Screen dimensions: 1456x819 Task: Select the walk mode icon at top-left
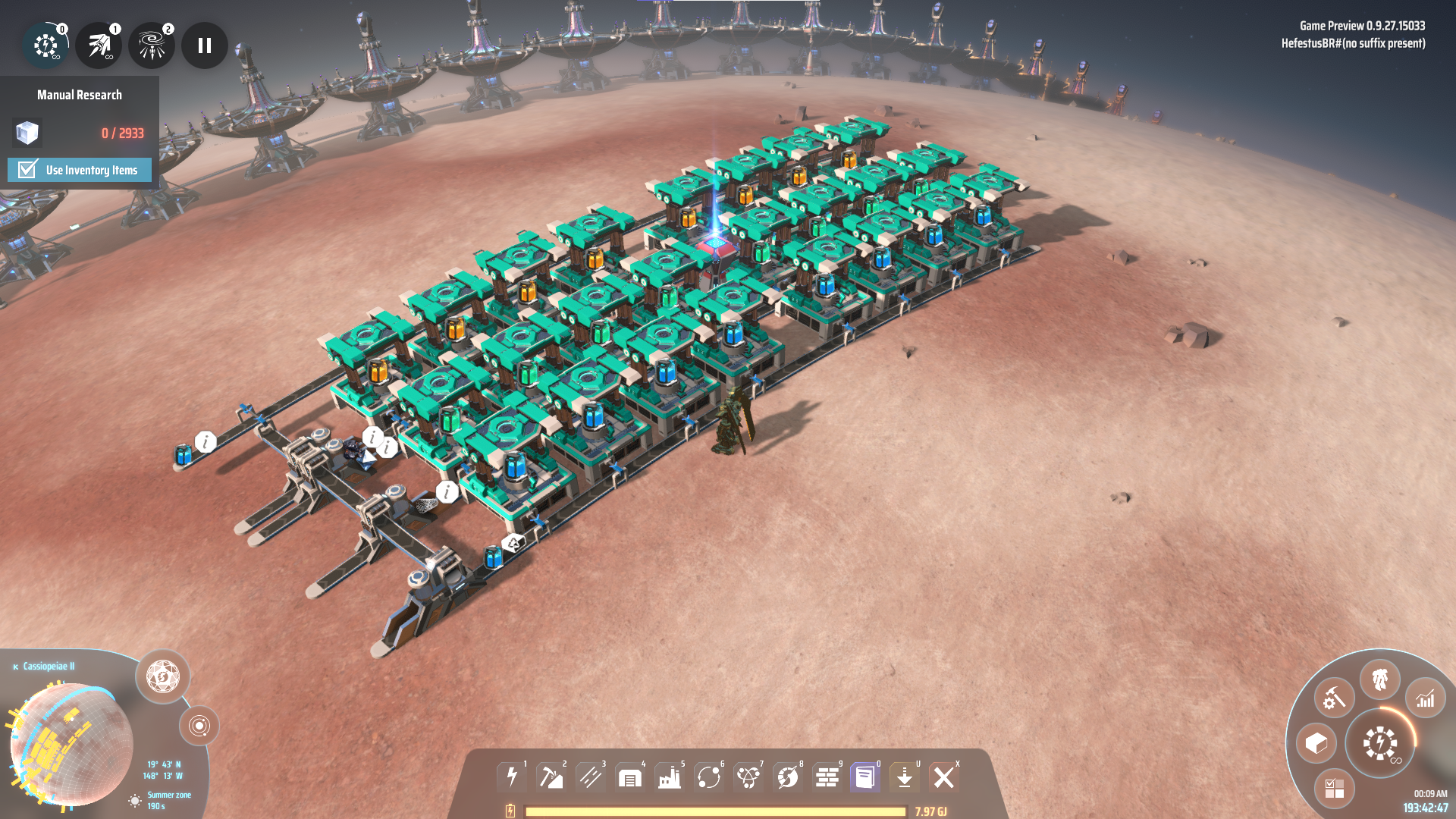(x=45, y=45)
